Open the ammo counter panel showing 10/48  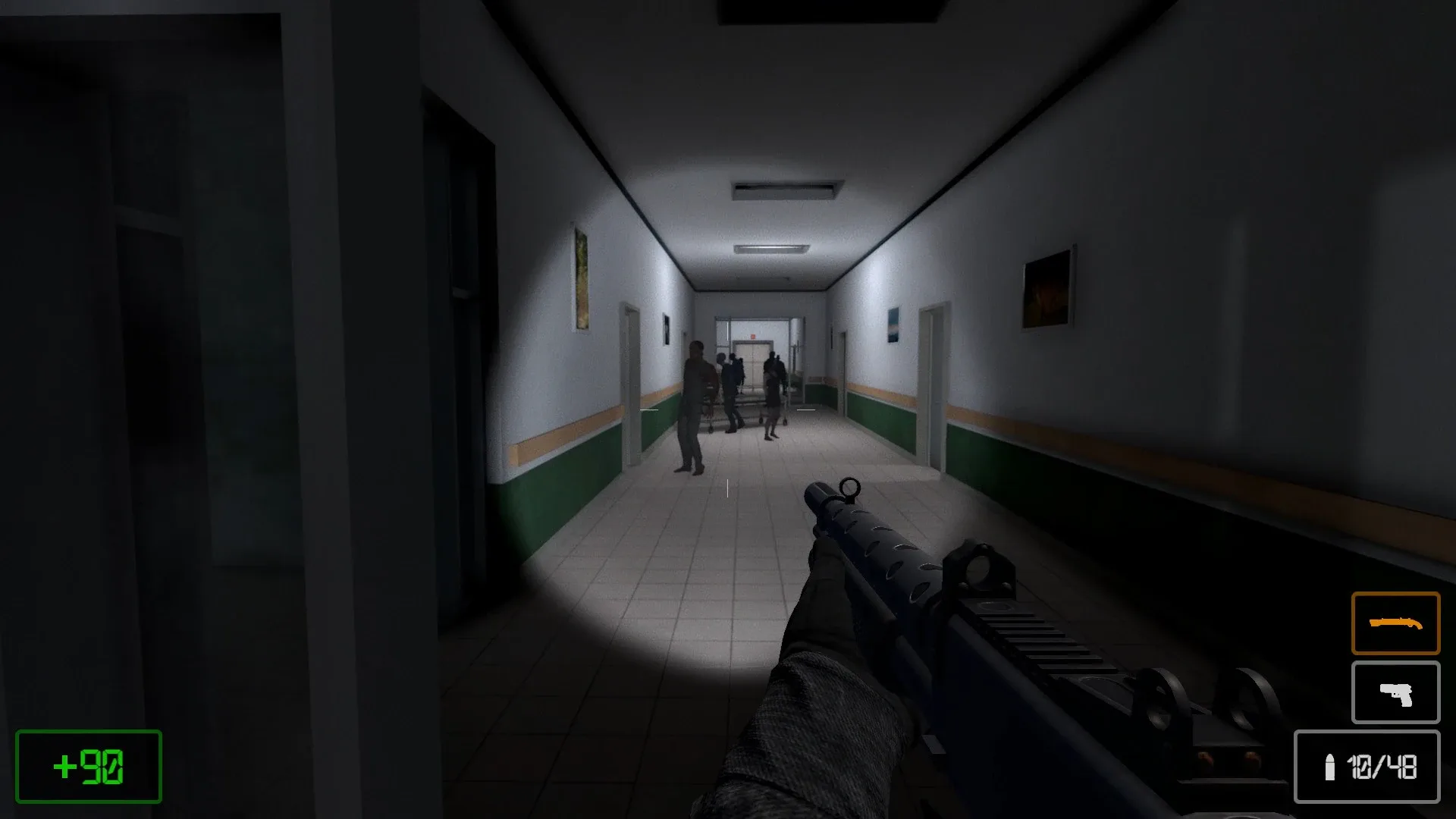tap(1367, 767)
